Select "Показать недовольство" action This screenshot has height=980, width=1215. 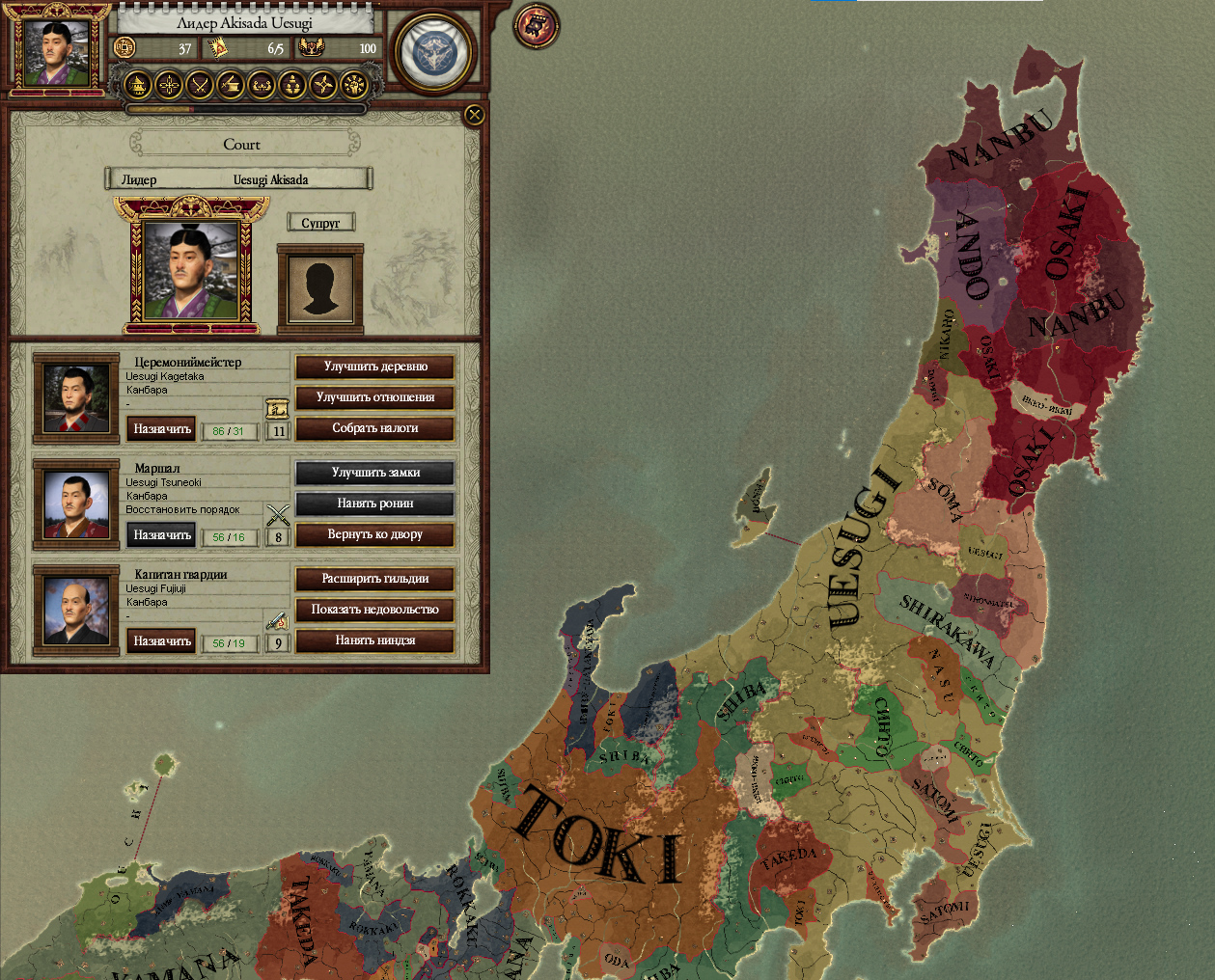[375, 610]
